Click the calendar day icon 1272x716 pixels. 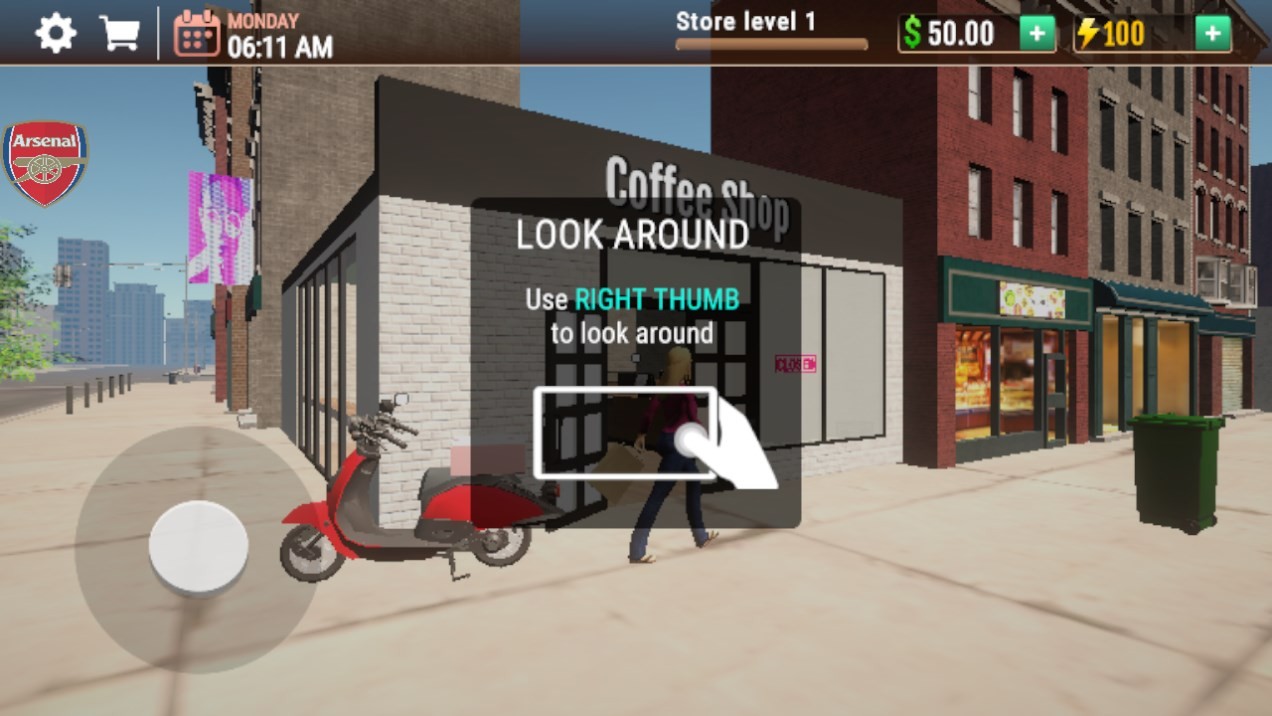[196, 34]
